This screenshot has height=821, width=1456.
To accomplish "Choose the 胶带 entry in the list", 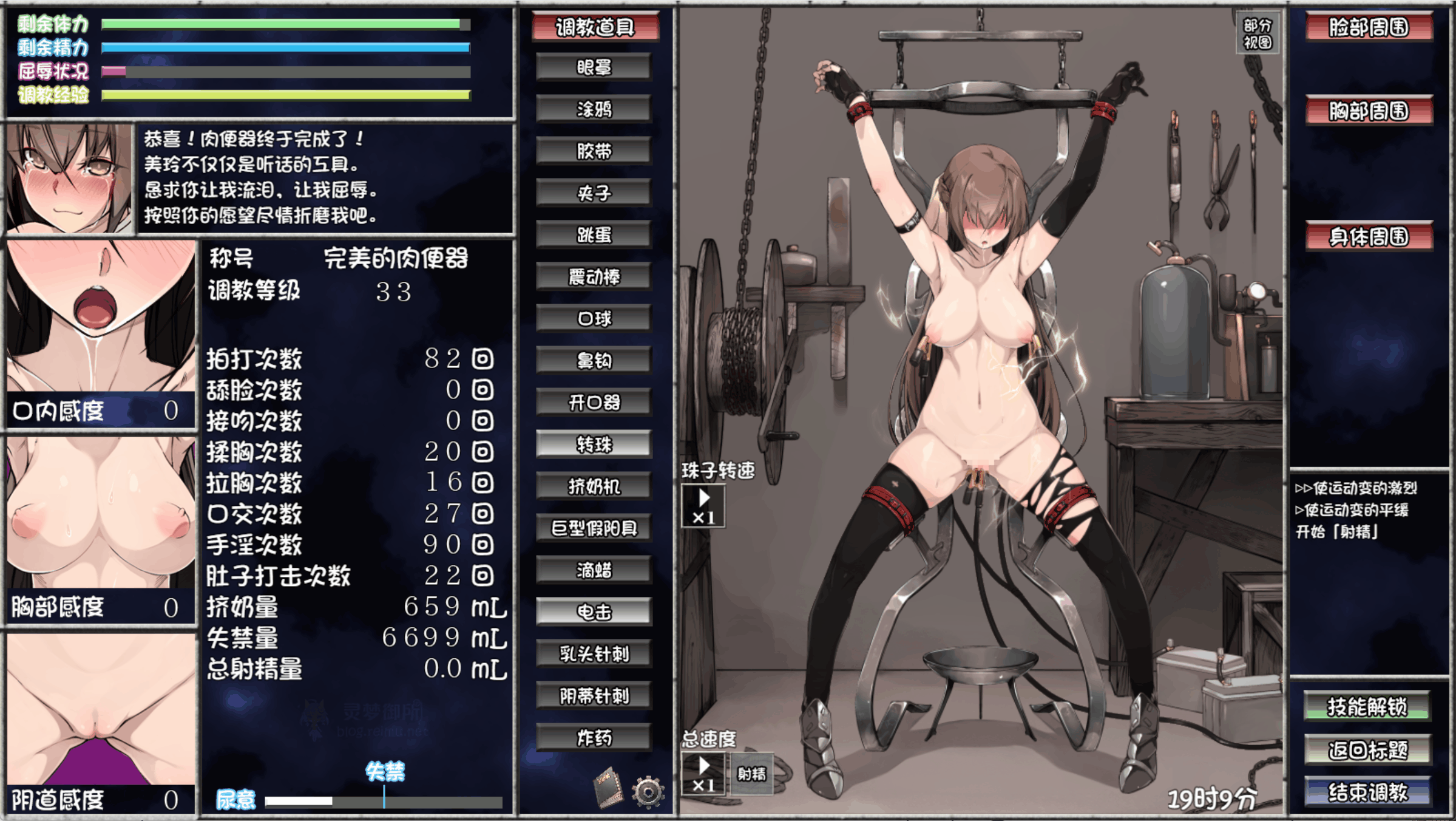I will (x=594, y=151).
